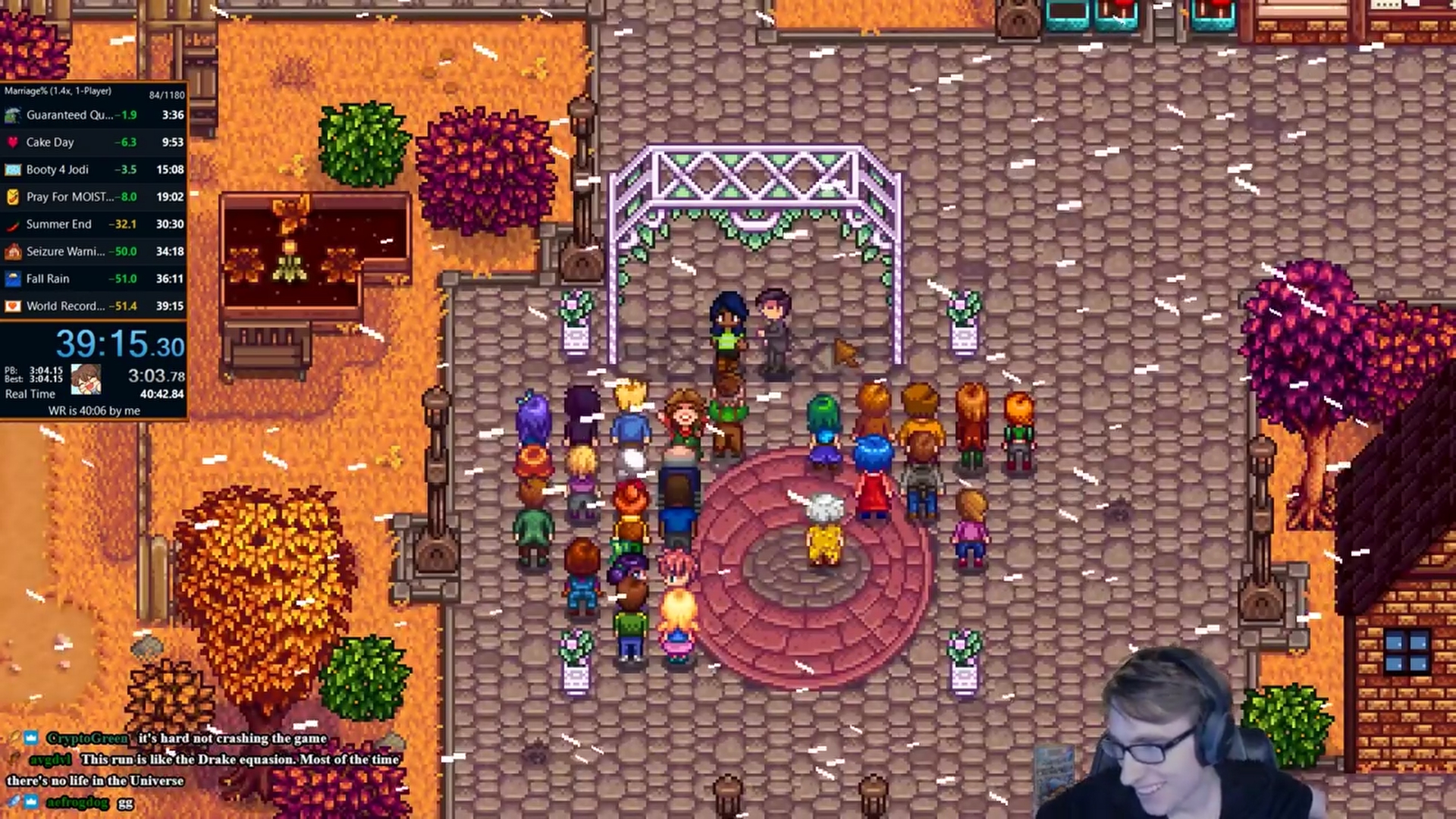Click the Fall Rain split icon
Image resolution: width=1456 pixels, height=819 pixels.
coord(14,278)
